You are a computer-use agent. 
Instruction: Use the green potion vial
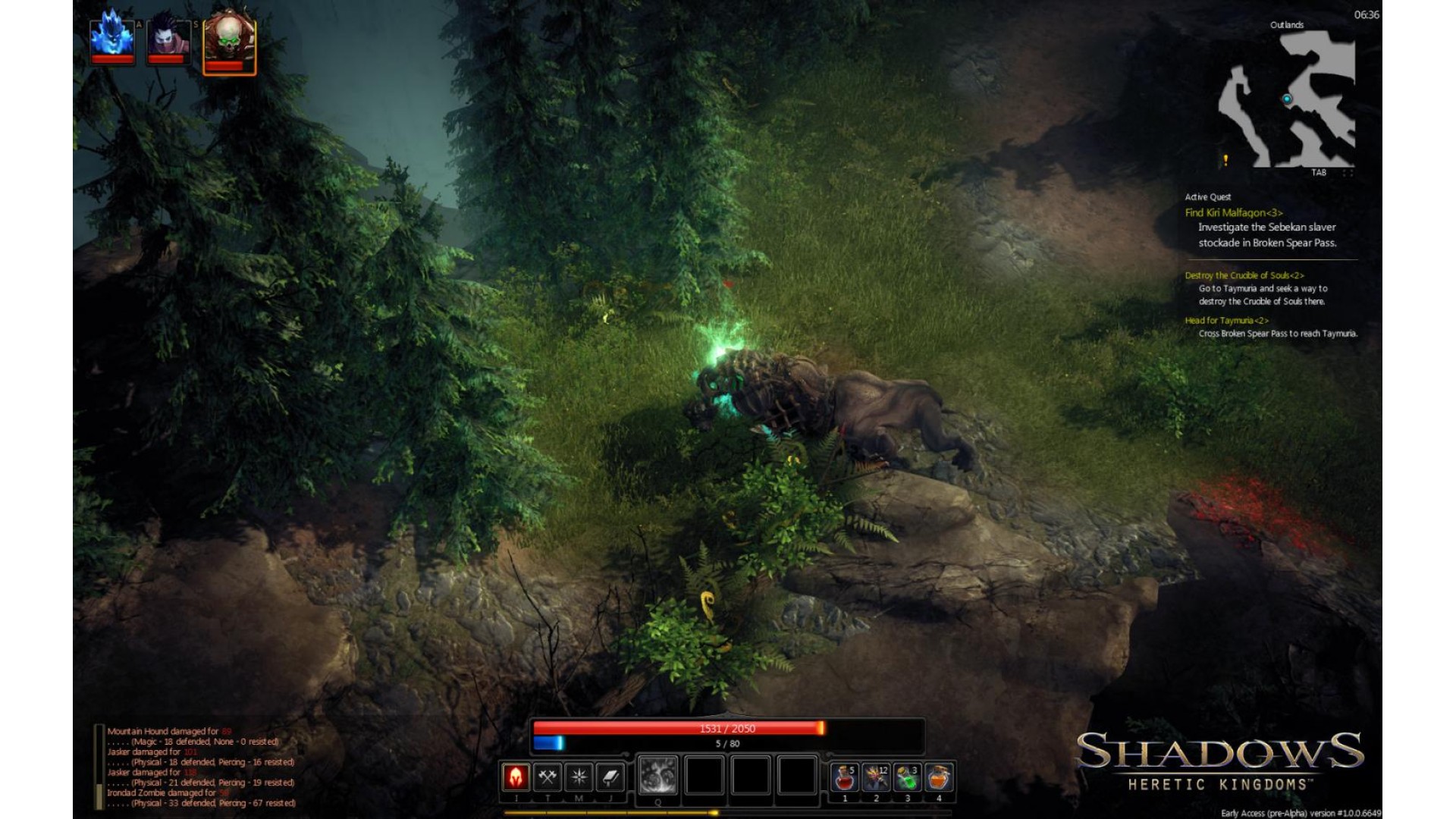tap(907, 777)
